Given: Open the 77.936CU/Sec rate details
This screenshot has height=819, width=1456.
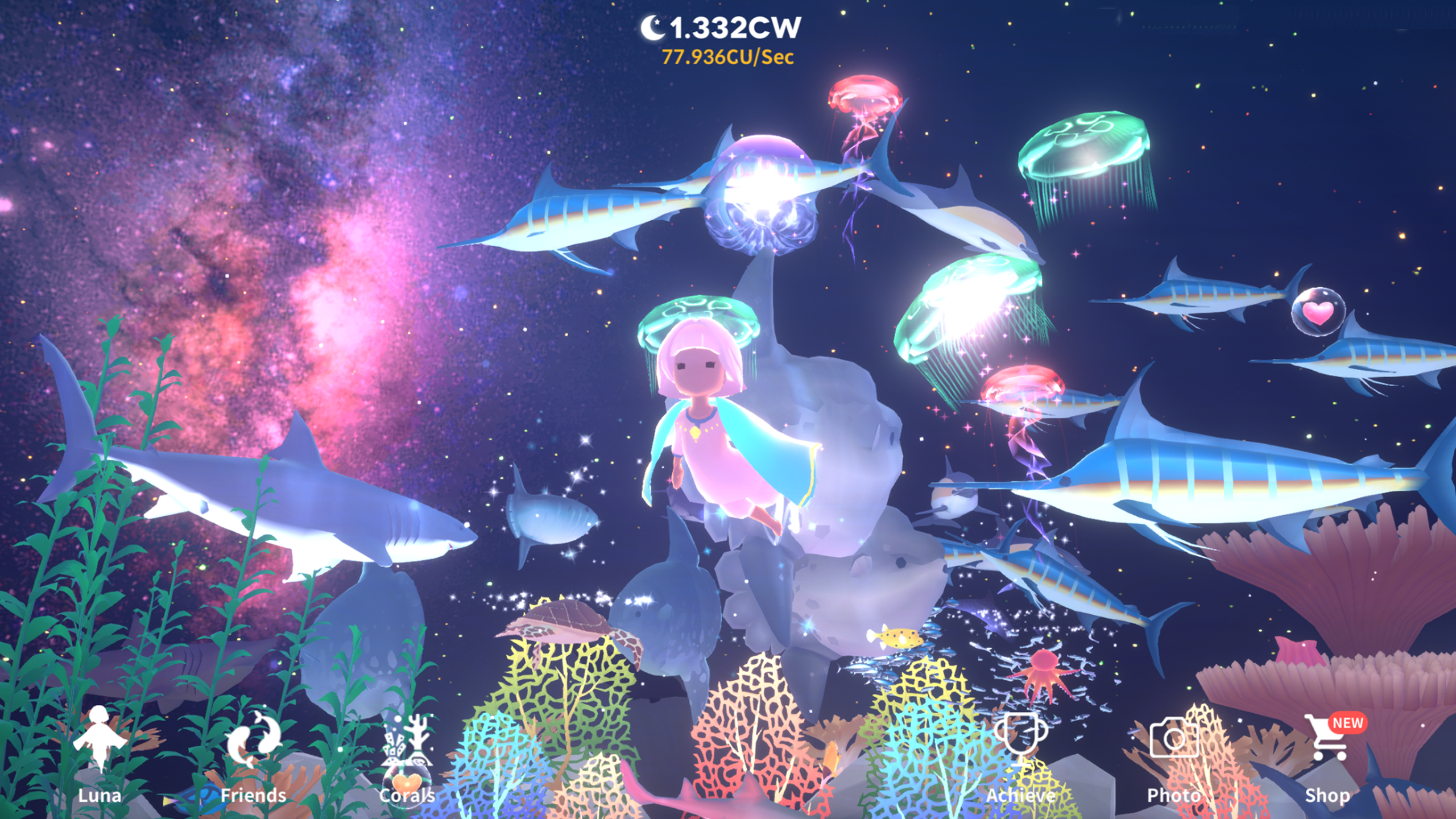Looking at the screenshot, I should point(730,57).
